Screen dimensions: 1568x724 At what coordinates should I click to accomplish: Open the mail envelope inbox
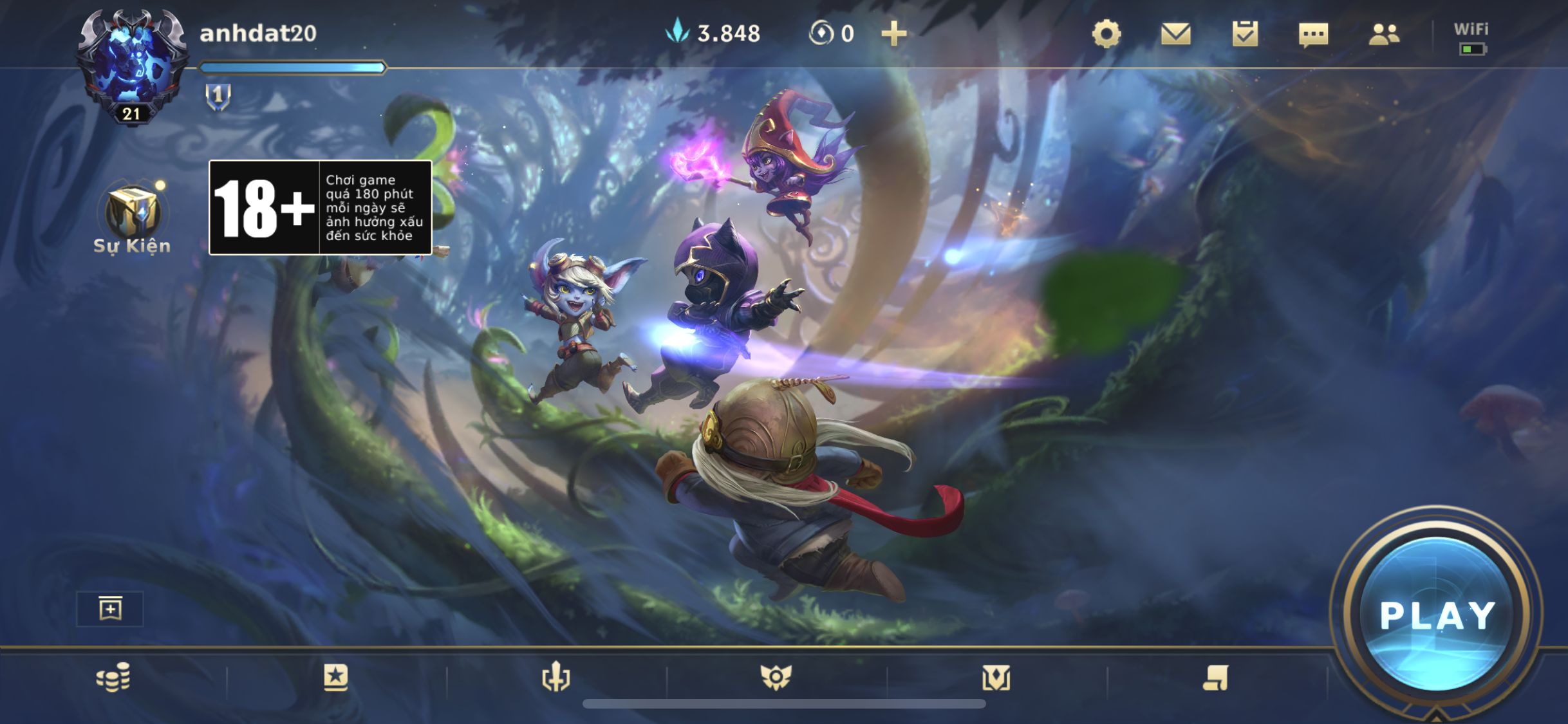1175,33
